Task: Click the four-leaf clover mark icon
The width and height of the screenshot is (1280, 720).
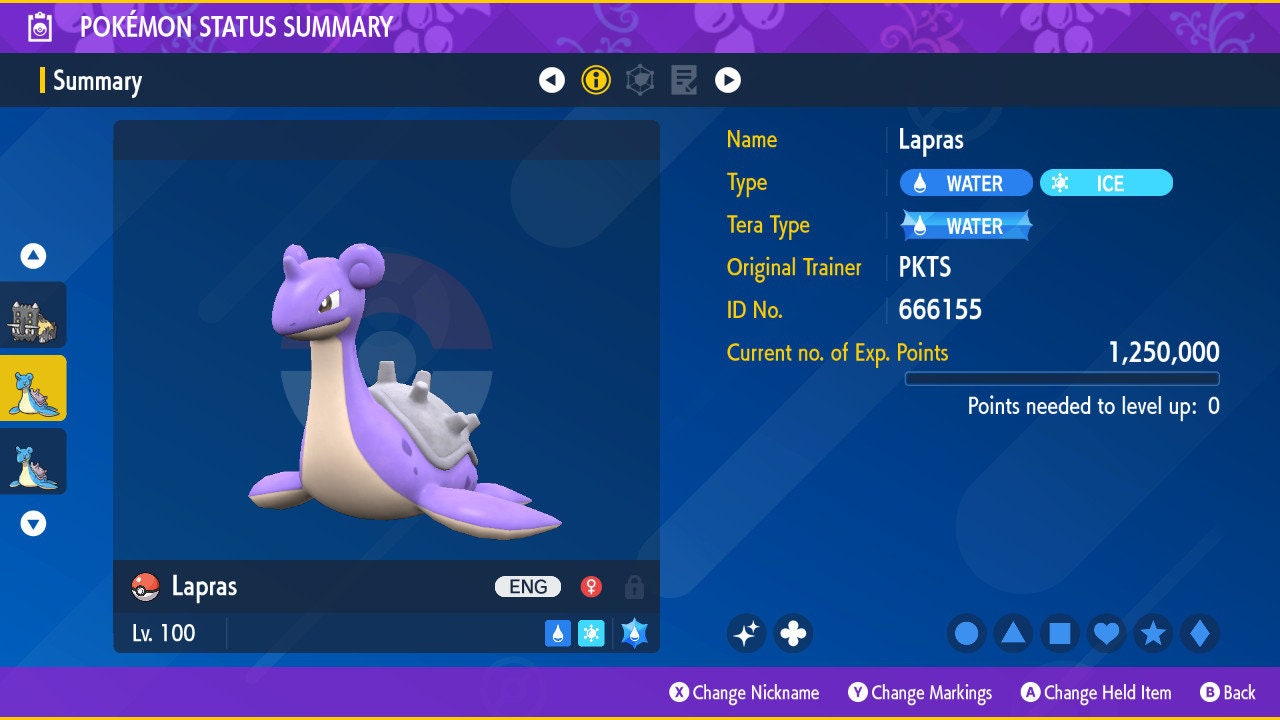Action: point(793,633)
